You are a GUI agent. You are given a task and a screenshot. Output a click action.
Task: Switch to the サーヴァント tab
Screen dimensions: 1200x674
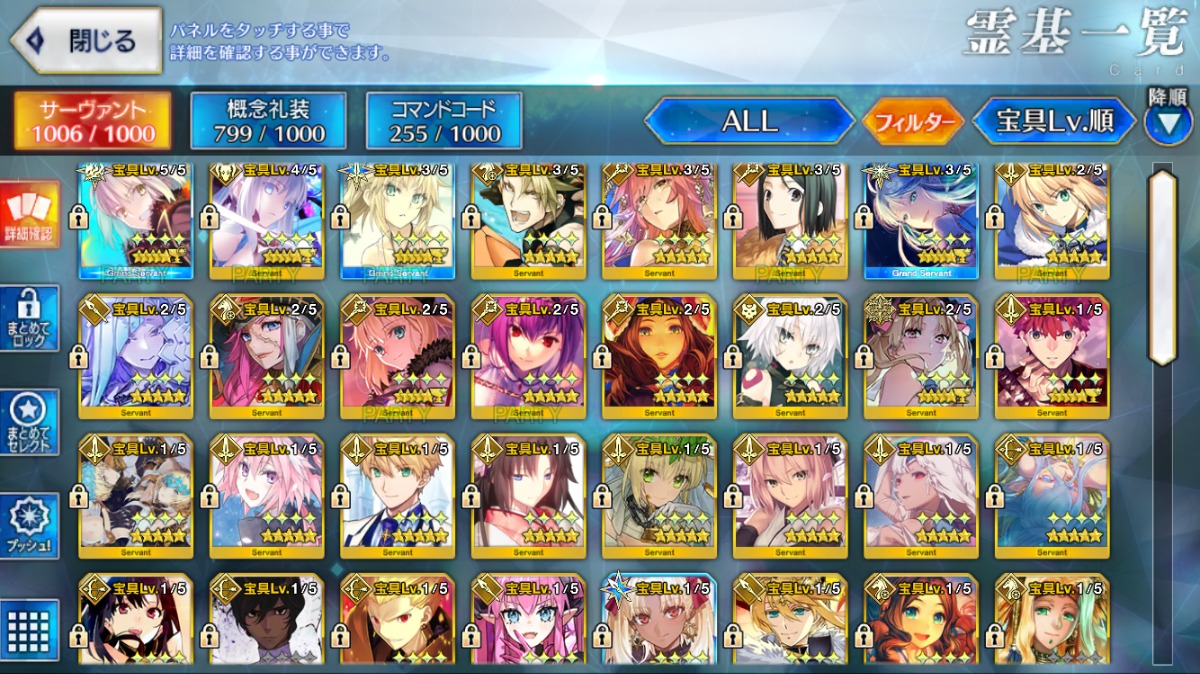pos(92,121)
